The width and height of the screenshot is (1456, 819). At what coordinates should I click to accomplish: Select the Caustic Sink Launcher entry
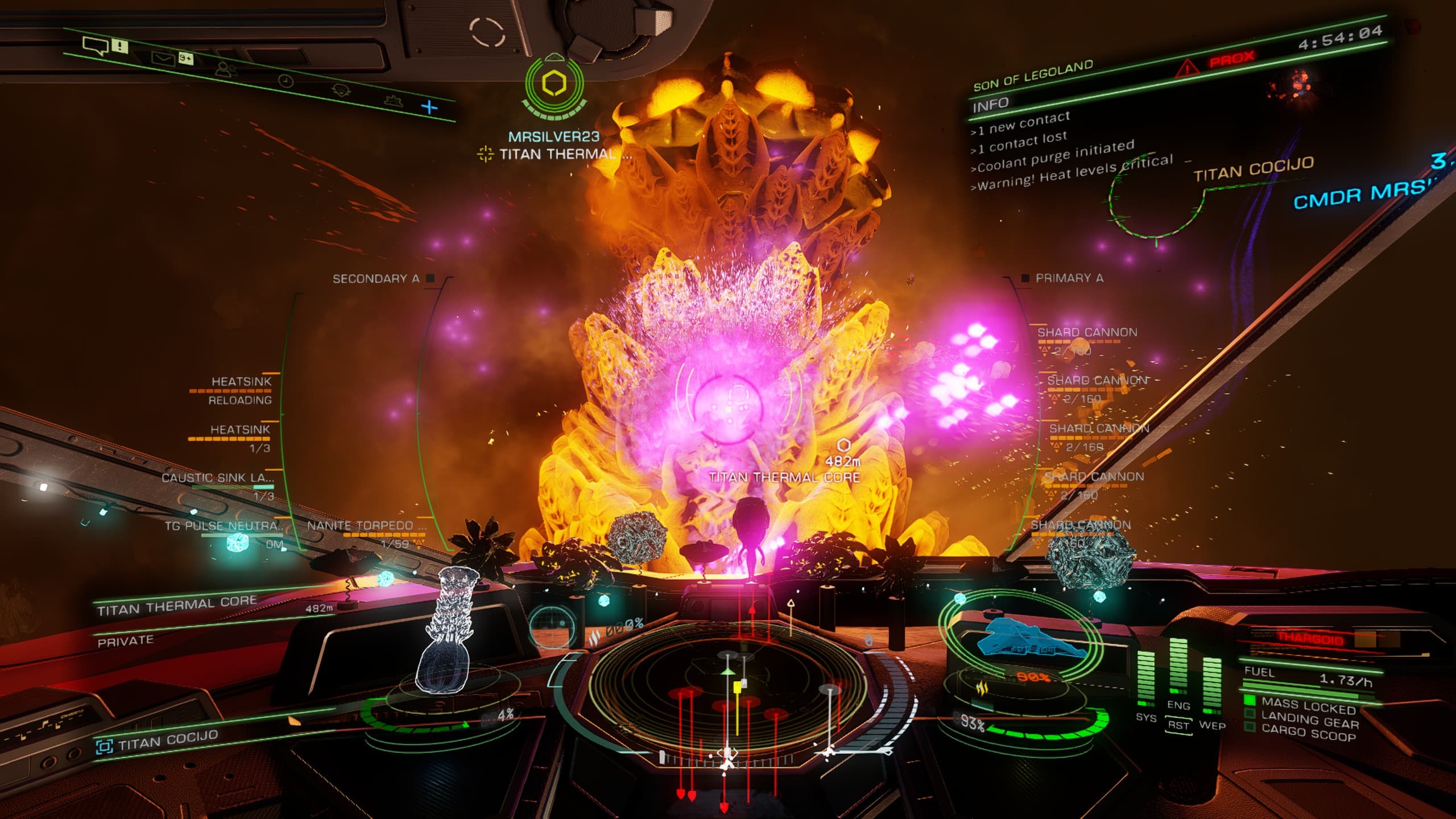(x=218, y=478)
